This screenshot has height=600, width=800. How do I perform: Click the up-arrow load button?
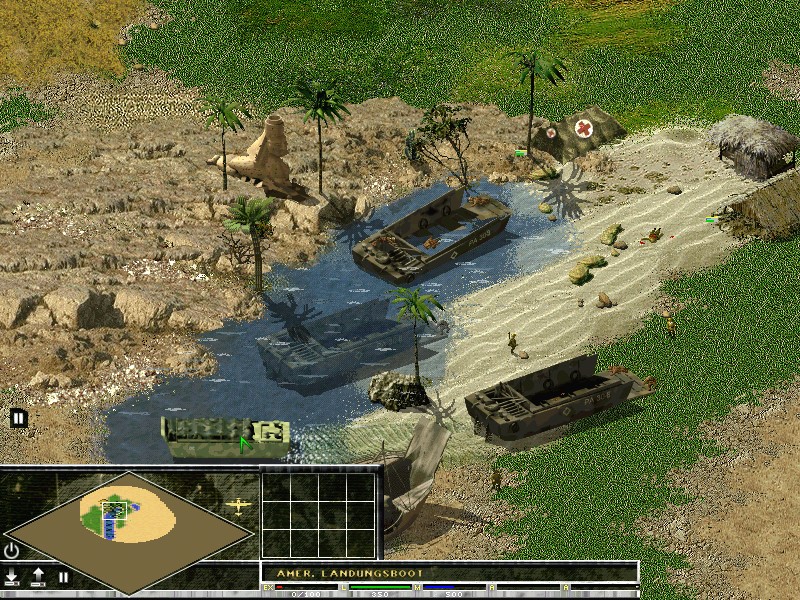[38, 577]
